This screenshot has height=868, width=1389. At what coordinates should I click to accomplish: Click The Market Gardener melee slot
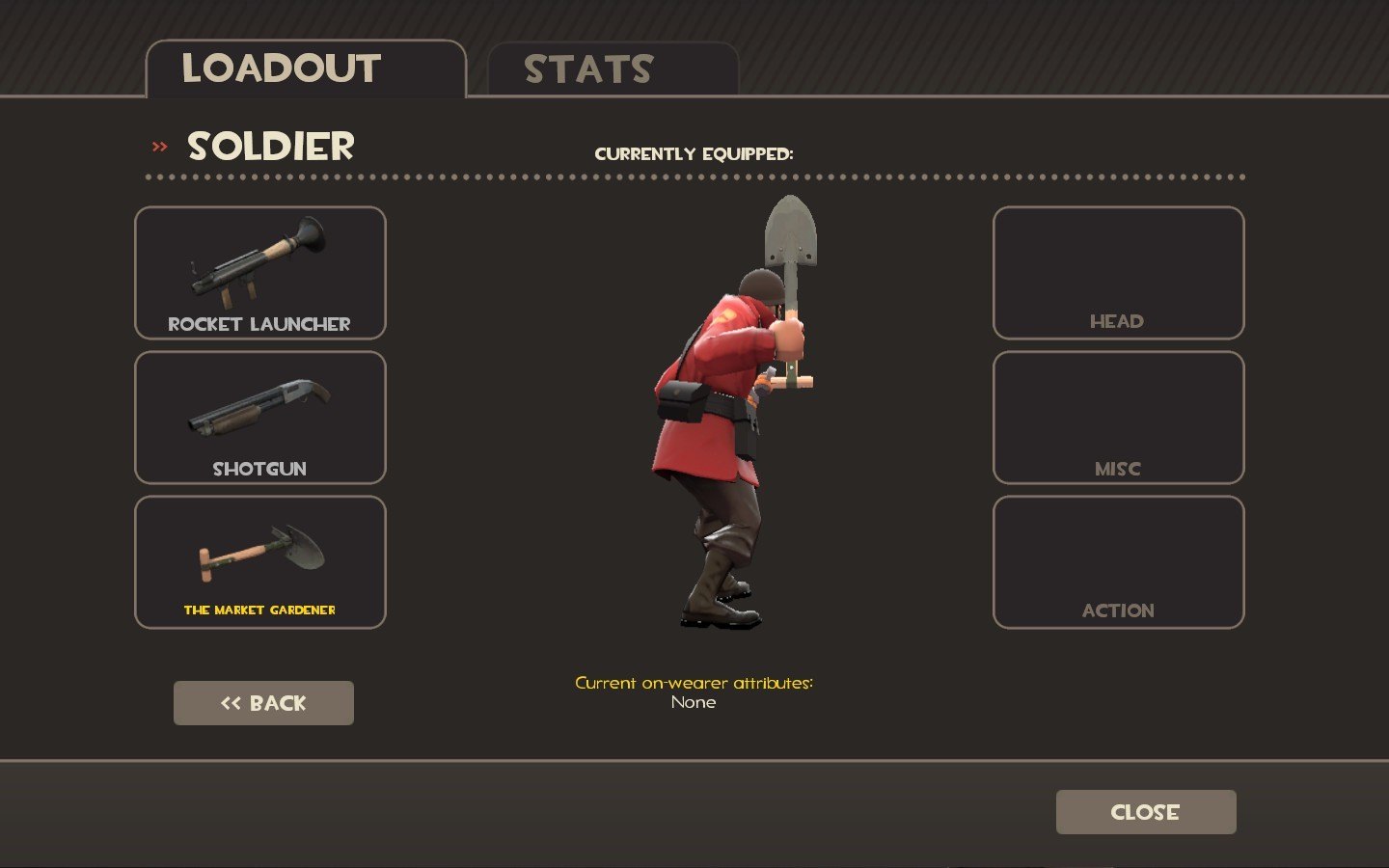pyautogui.click(x=260, y=562)
